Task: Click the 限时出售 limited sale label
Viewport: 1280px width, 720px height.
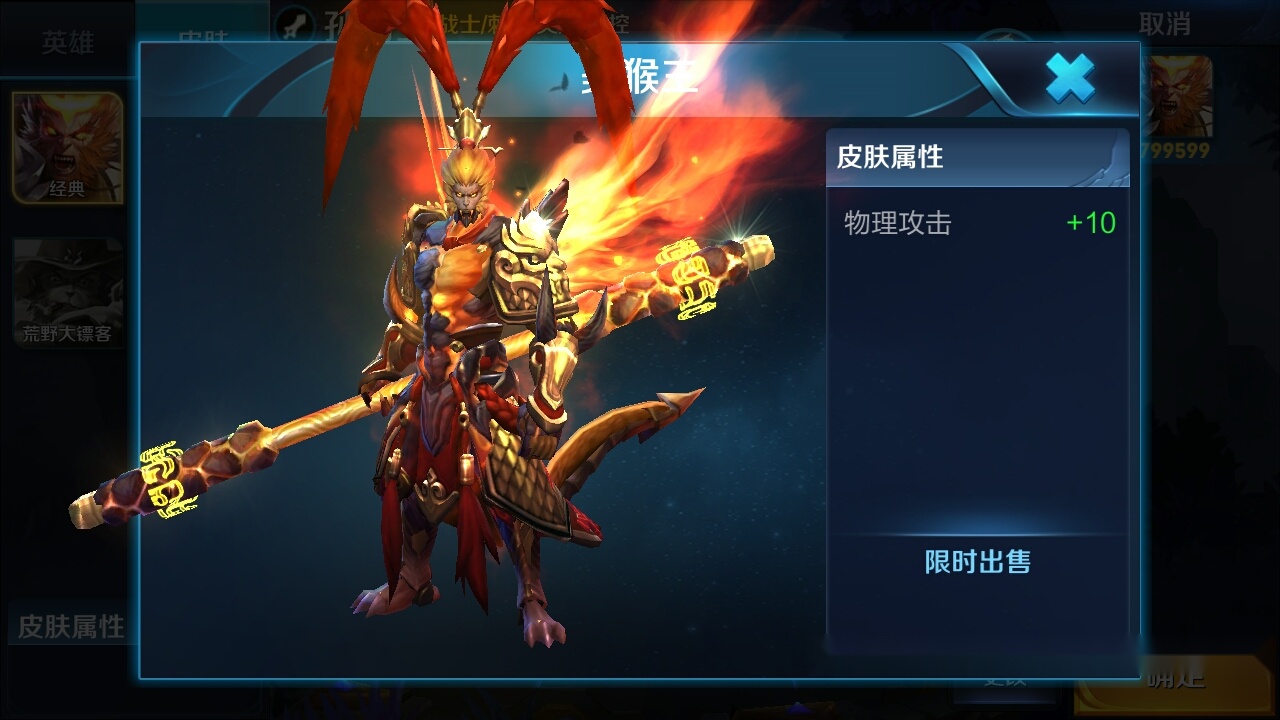Action: click(x=977, y=562)
